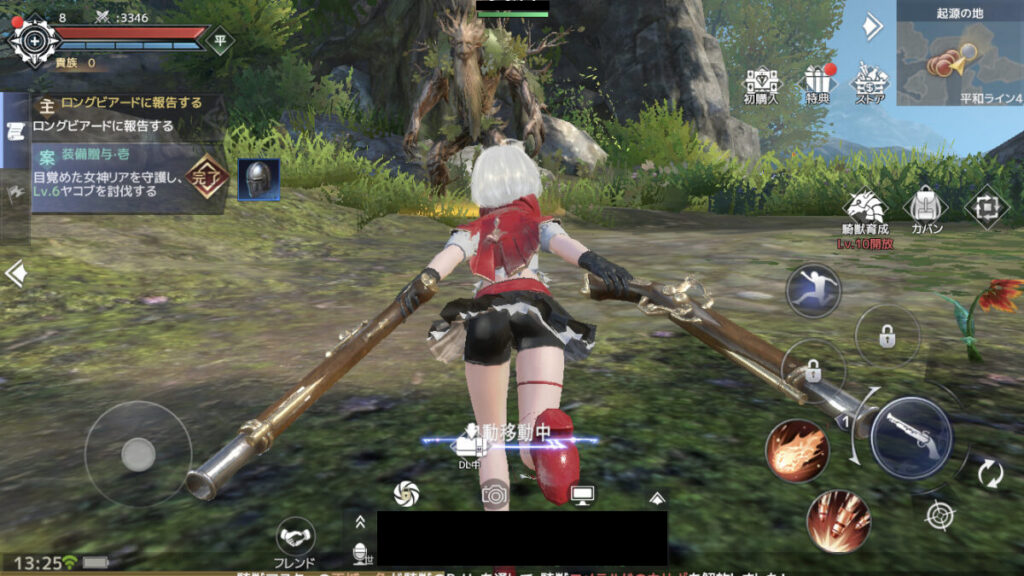The height and width of the screenshot is (576, 1024).
Task: Collapse the top menu with arrow button
Action: pyautogui.click(x=873, y=26)
